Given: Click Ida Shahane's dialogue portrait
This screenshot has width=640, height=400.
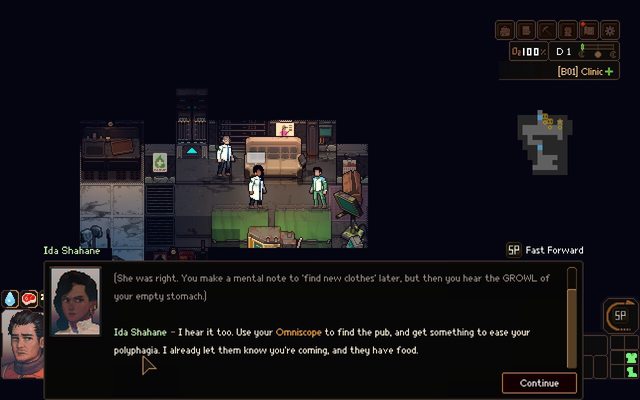Looking at the screenshot, I should pyautogui.click(x=76, y=301).
